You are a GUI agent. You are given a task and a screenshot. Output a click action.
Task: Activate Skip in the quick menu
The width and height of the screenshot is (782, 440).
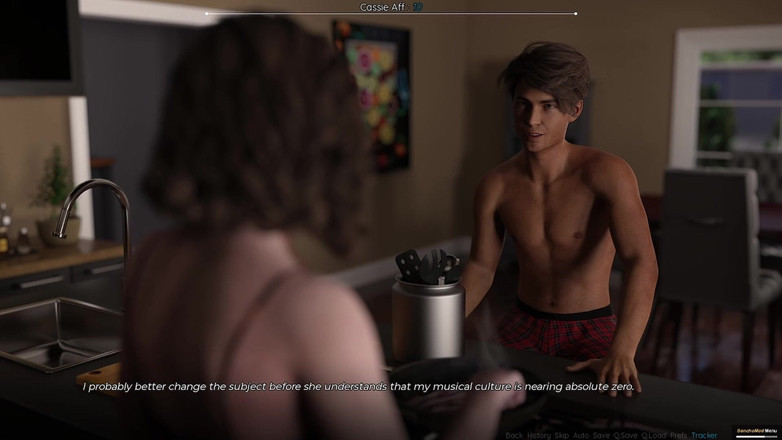click(x=561, y=435)
